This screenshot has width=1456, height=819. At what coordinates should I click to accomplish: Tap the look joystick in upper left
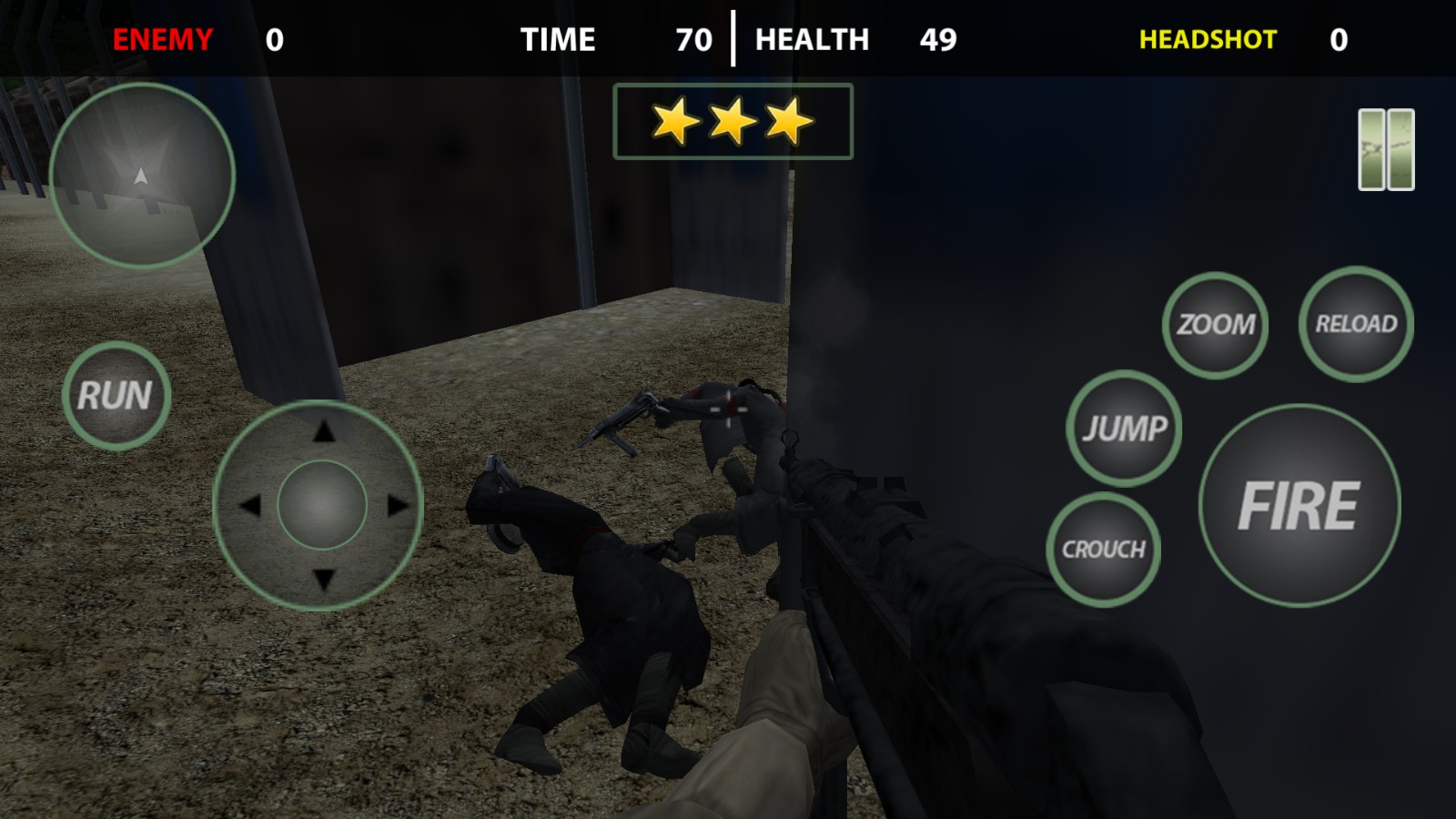141,176
